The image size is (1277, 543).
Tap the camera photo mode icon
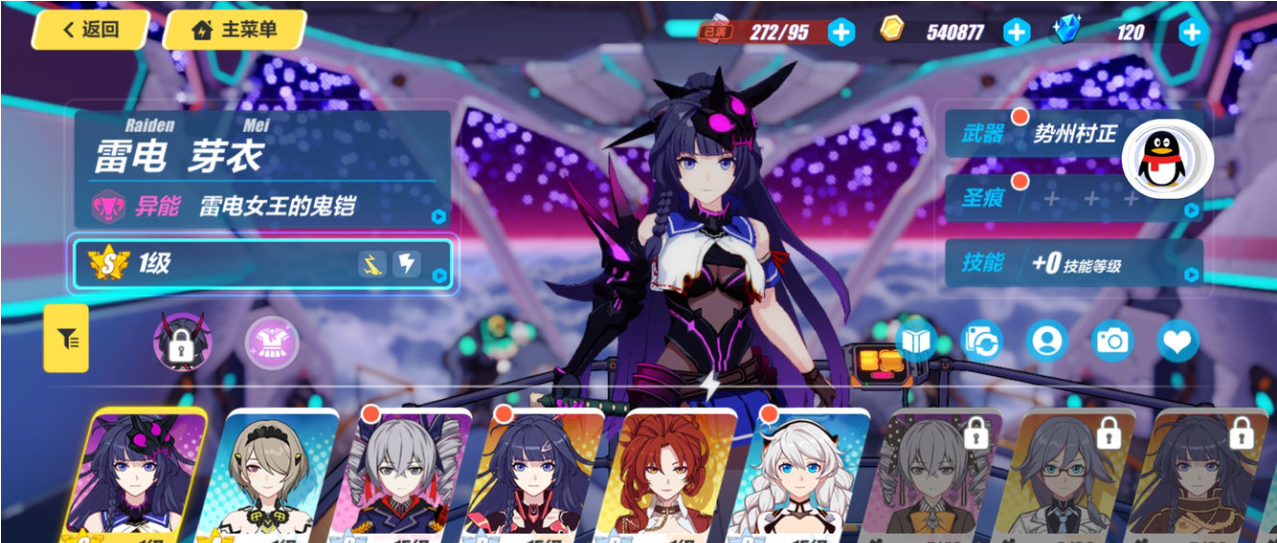coord(1111,341)
